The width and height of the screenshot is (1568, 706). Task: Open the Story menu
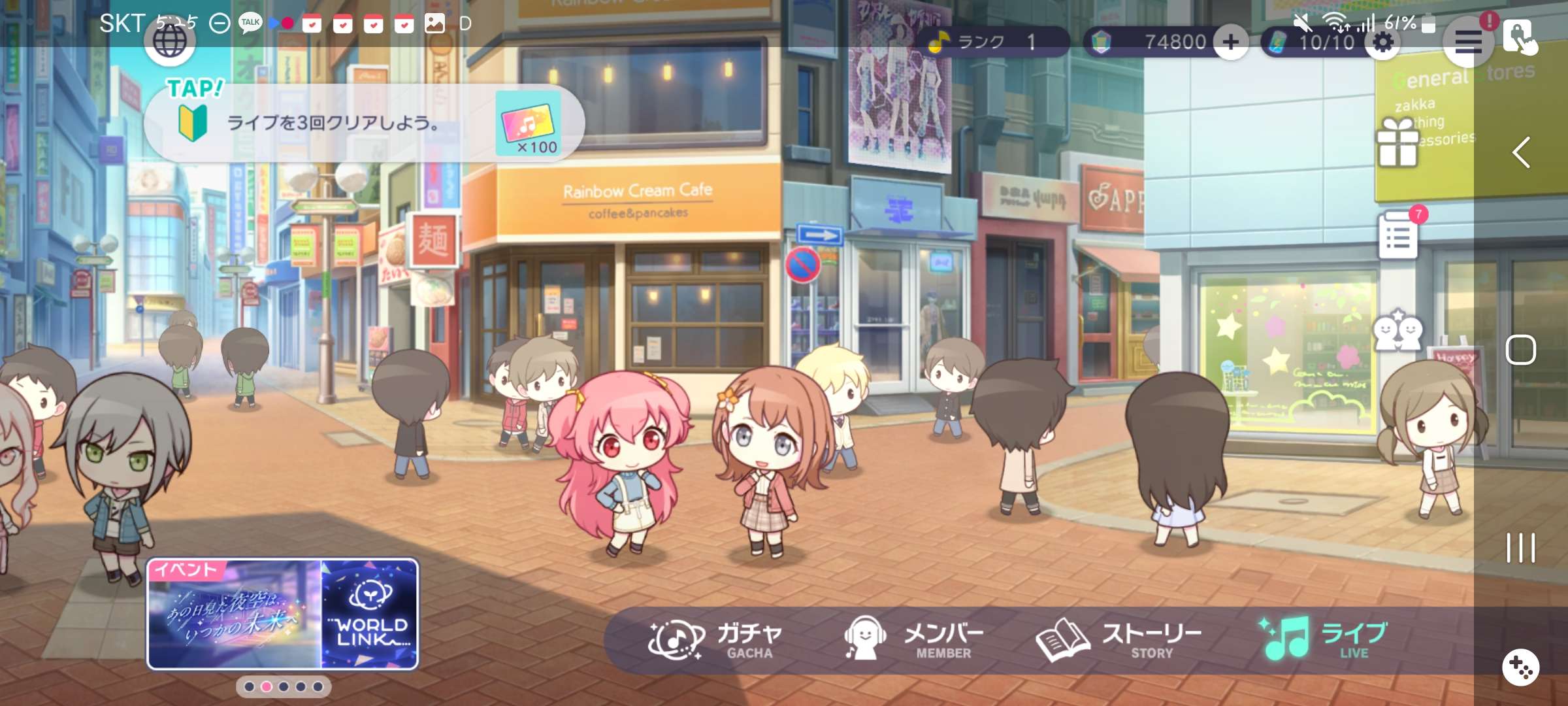[1119, 640]
